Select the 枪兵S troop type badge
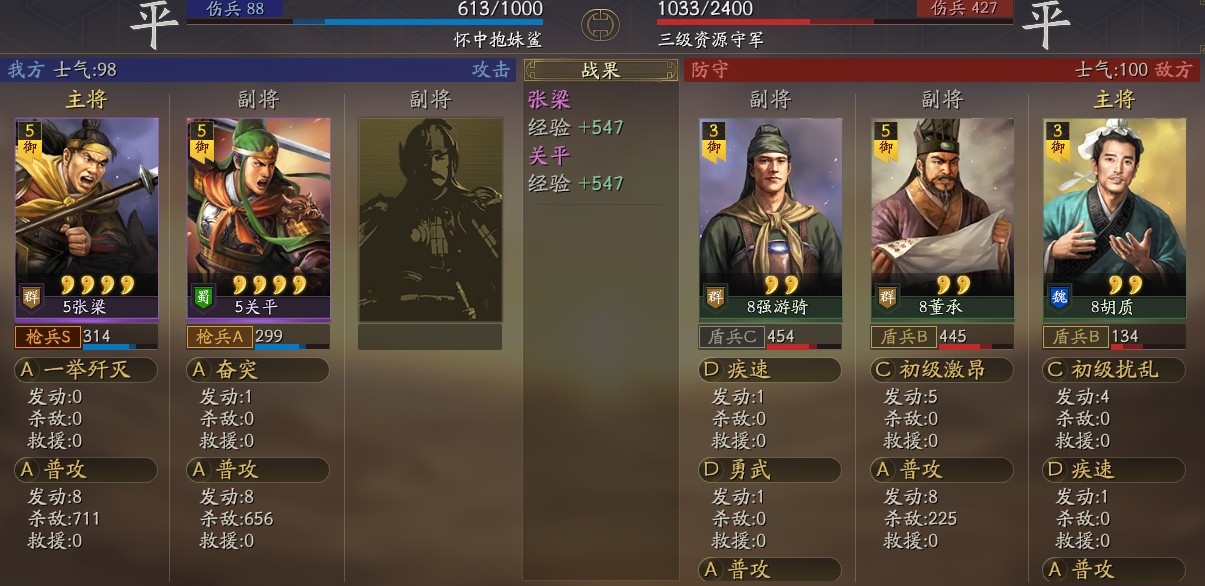This screenshot has width=1205, height=586. tap(47, 337)
